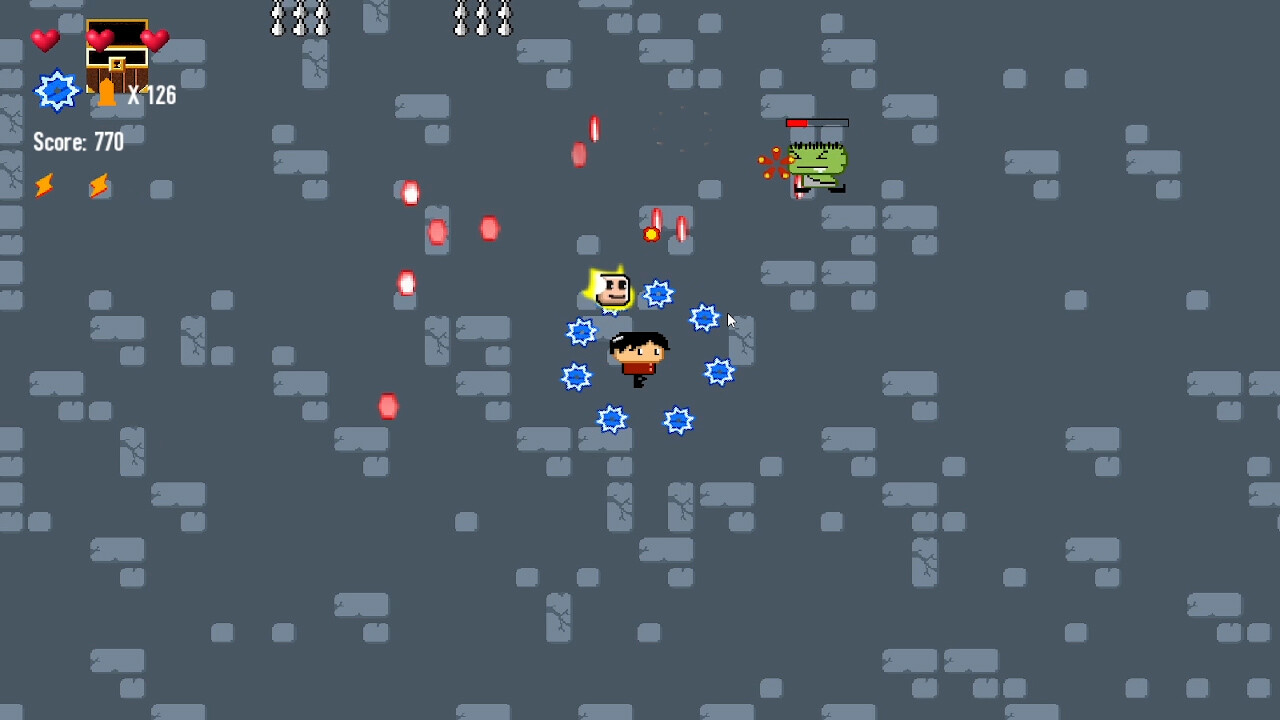Screen dimensions: 1280x720
Task: Click the zombie's red health bar
Action: [818, 121]
